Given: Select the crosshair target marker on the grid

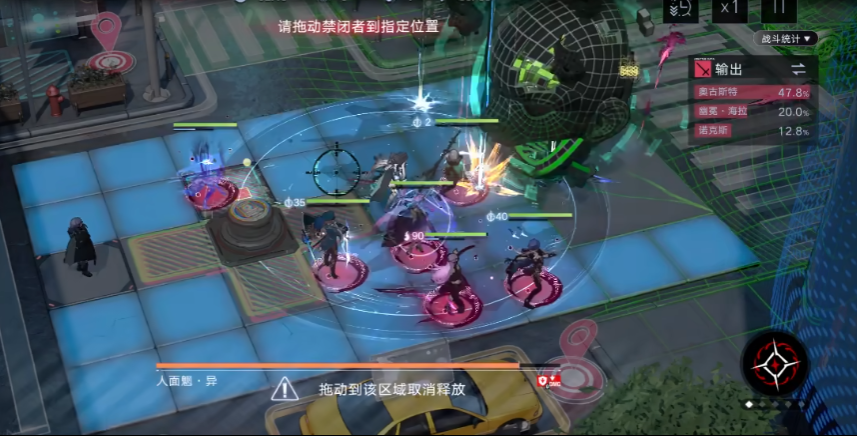Looking at the screenshot, I should [338, 169].
